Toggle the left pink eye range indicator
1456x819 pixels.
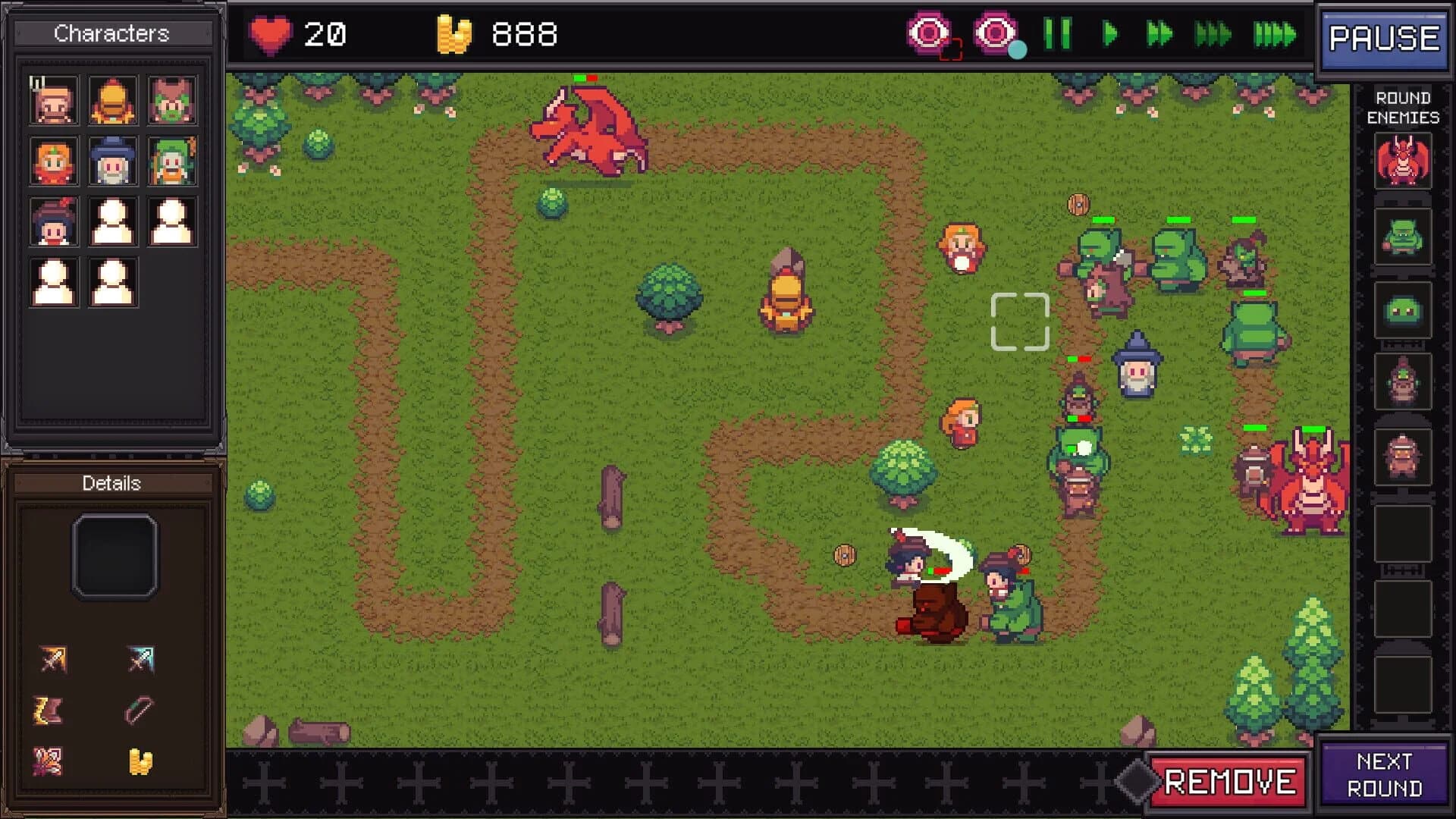(x=928, y=33)
